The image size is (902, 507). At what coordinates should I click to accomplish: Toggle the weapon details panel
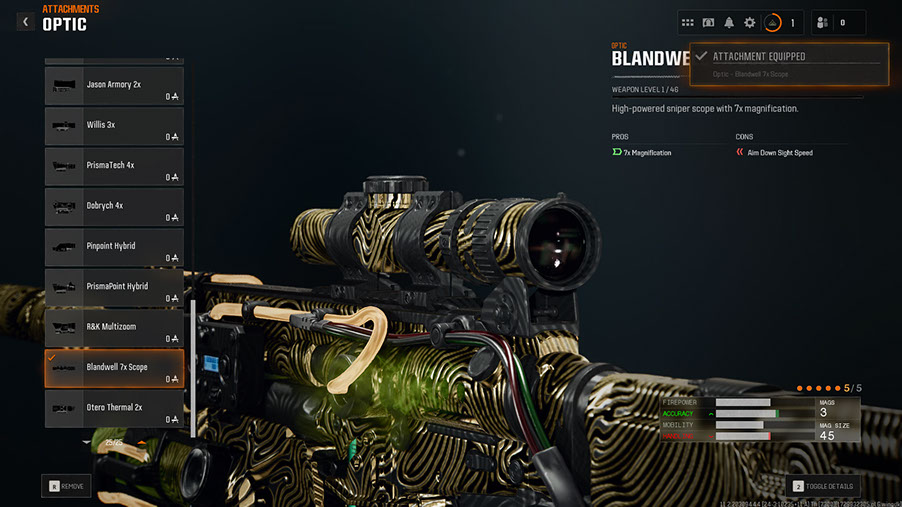[823, 486]
